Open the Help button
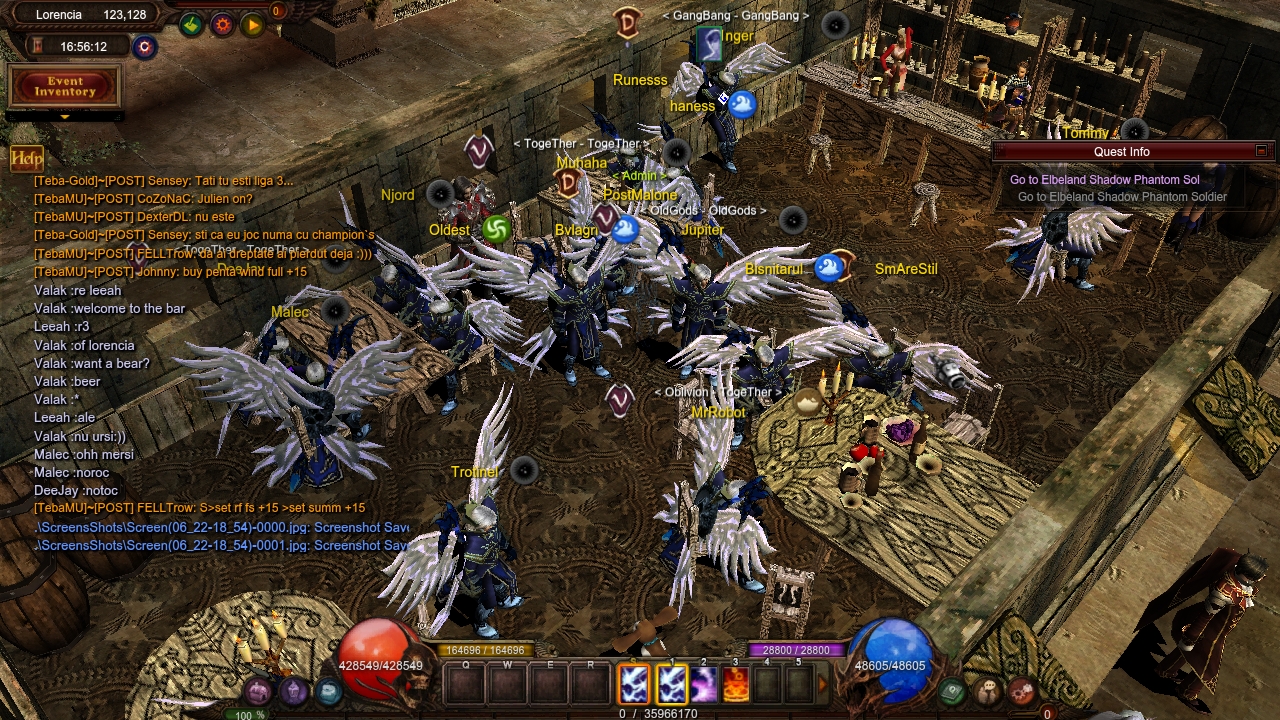 tap(27, 158)
